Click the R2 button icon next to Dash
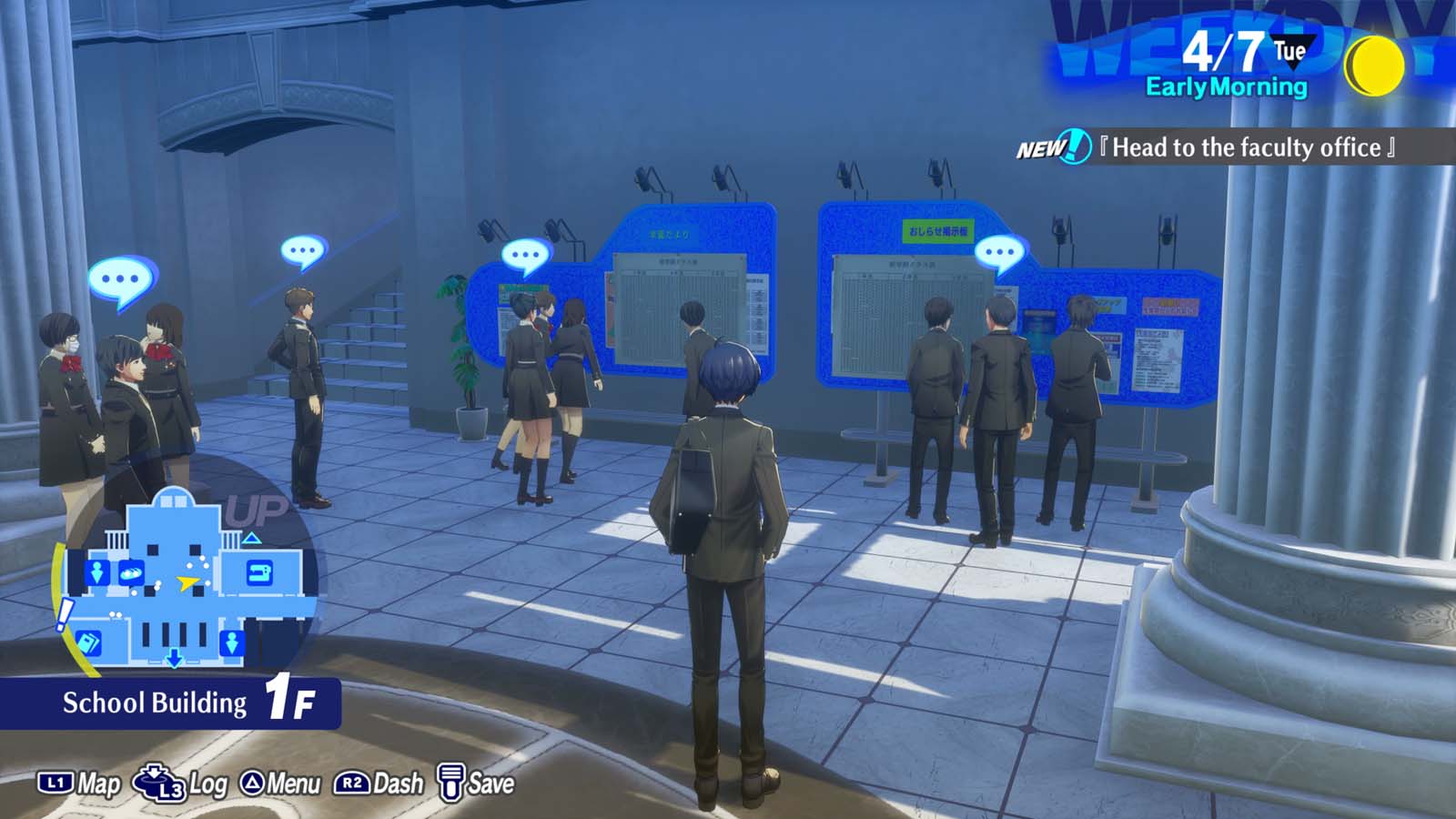Image resolution: width=1456 pixels, height=819 pixels. [353, 782]
